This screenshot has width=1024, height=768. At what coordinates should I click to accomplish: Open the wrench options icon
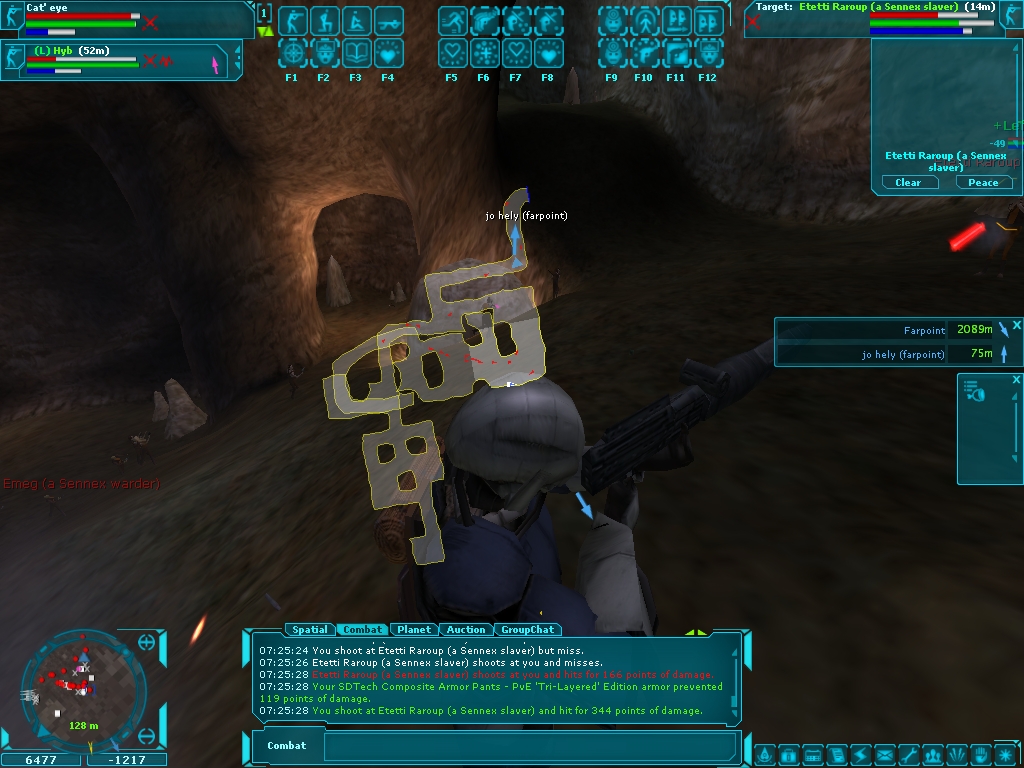pos(907,754)
